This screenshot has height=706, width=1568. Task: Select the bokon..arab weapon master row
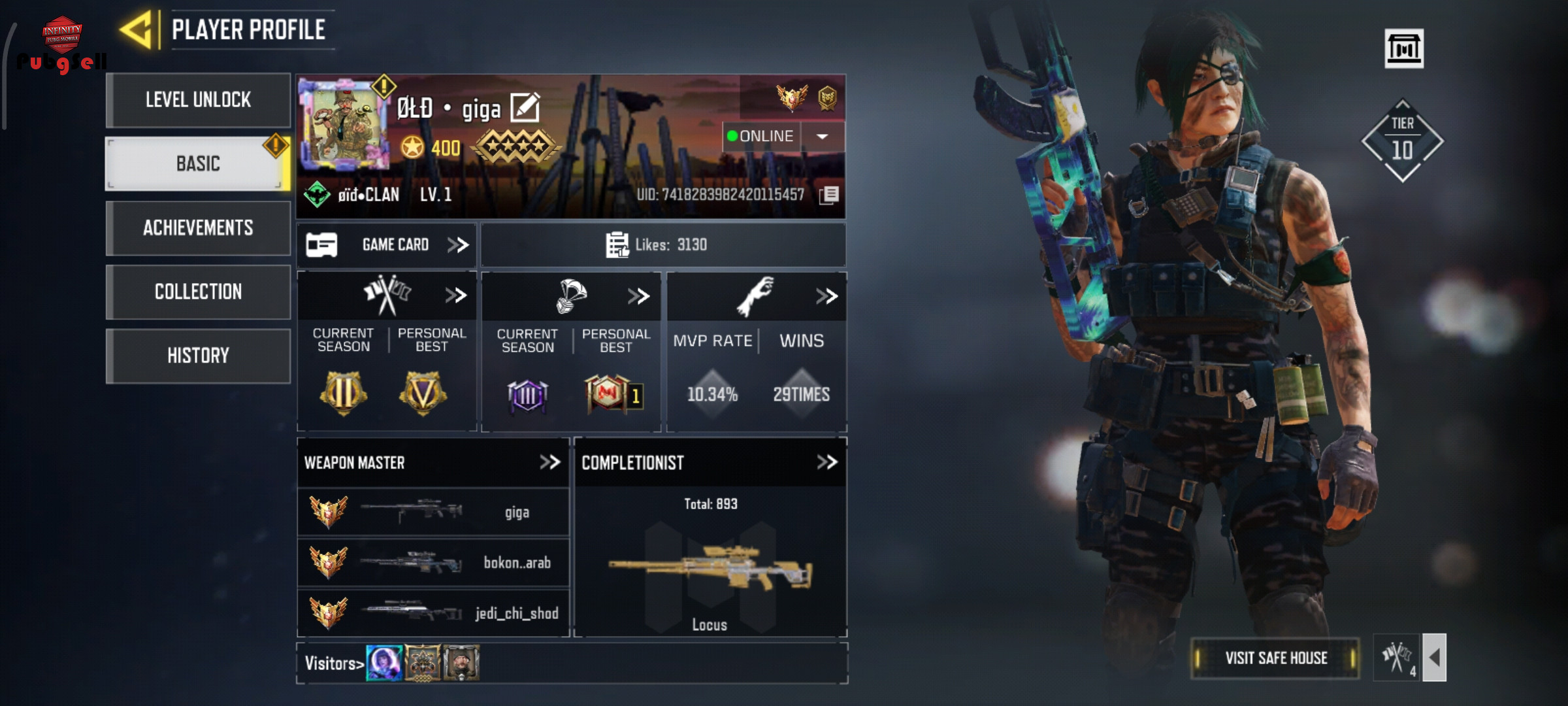(x=433, y=562)
